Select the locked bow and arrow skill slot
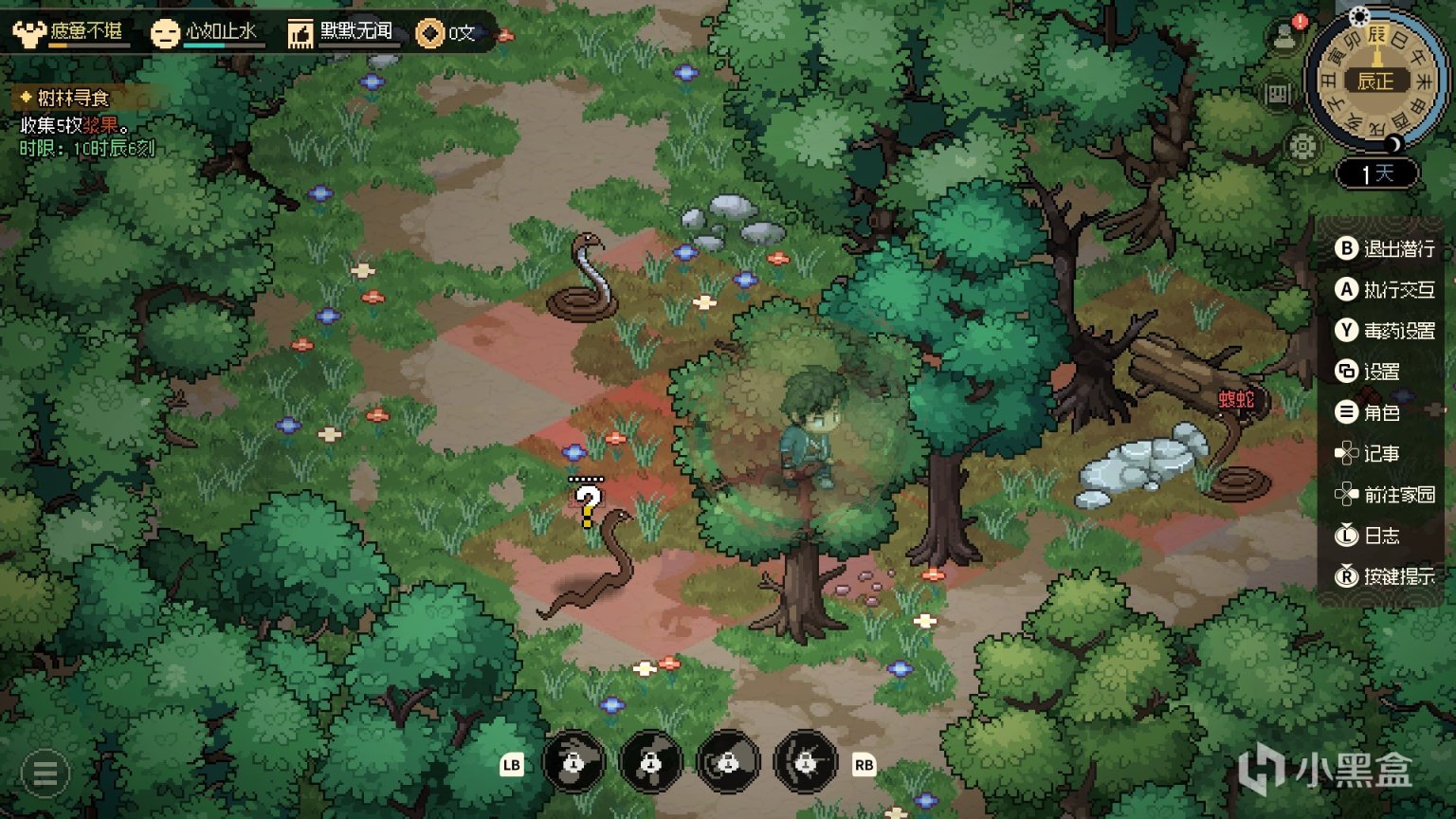This screenshot has width=1456, height=819. pos(806,761)
